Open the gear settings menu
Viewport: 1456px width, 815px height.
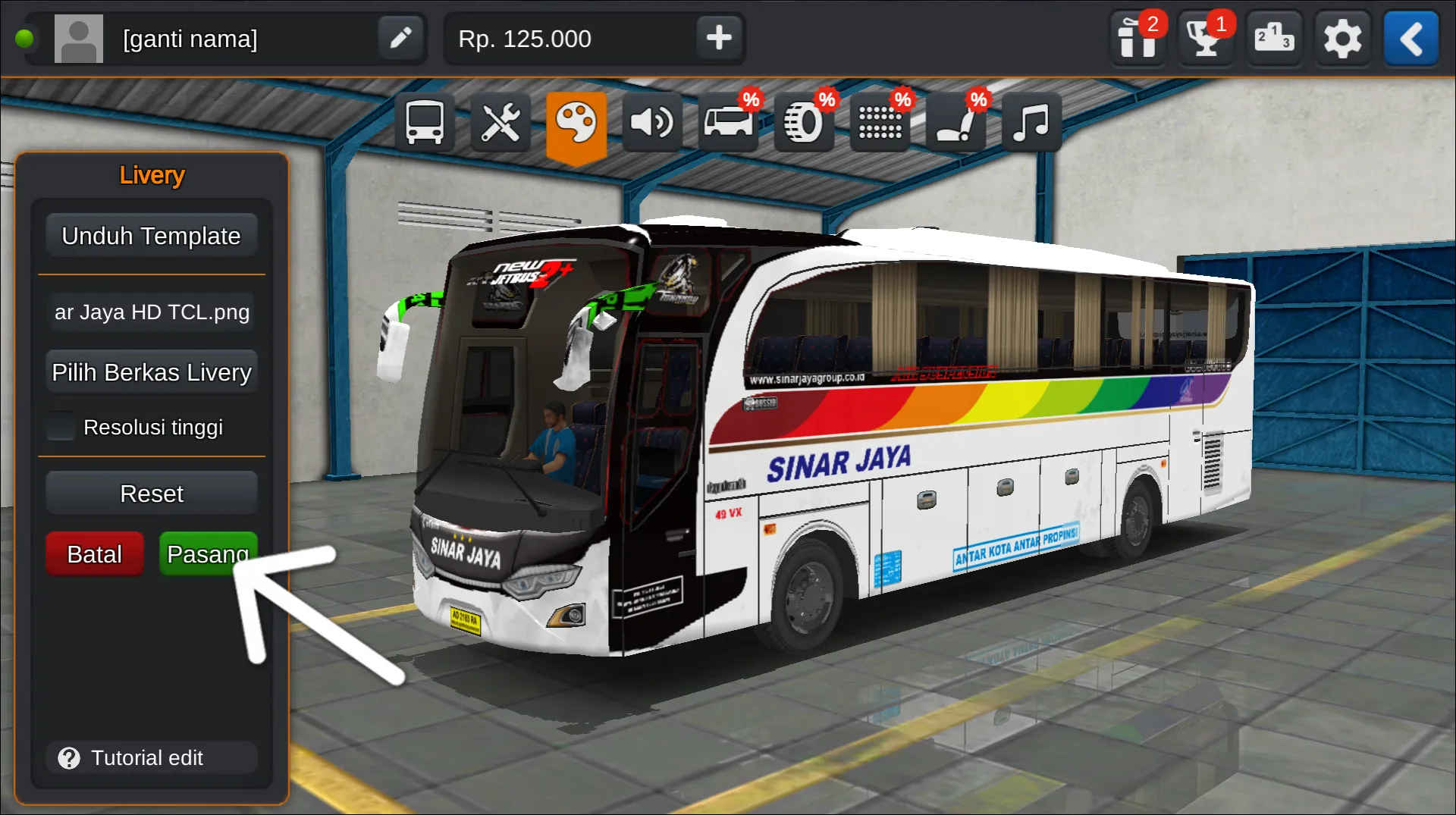tap(1341, 38)
